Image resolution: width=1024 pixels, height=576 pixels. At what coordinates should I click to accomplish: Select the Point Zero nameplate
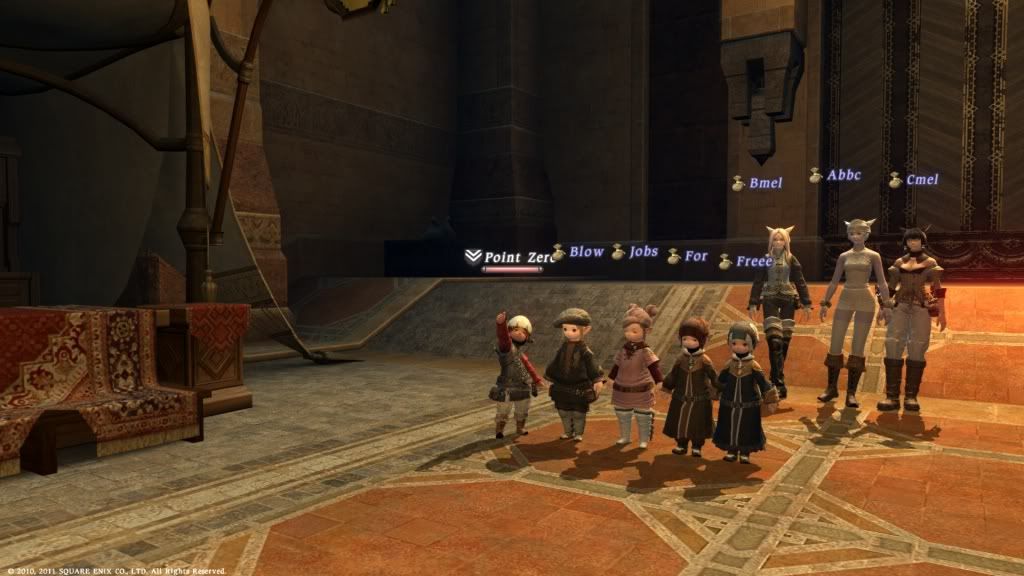point(517,257)
